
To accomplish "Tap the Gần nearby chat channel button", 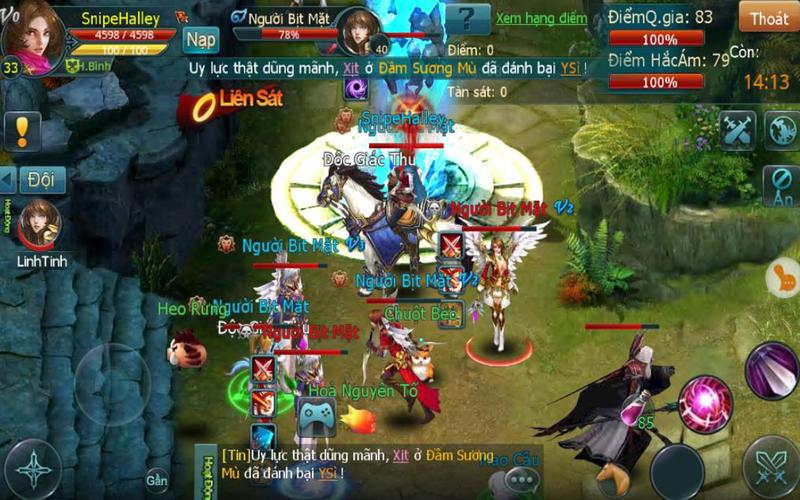I will point(157,480).
